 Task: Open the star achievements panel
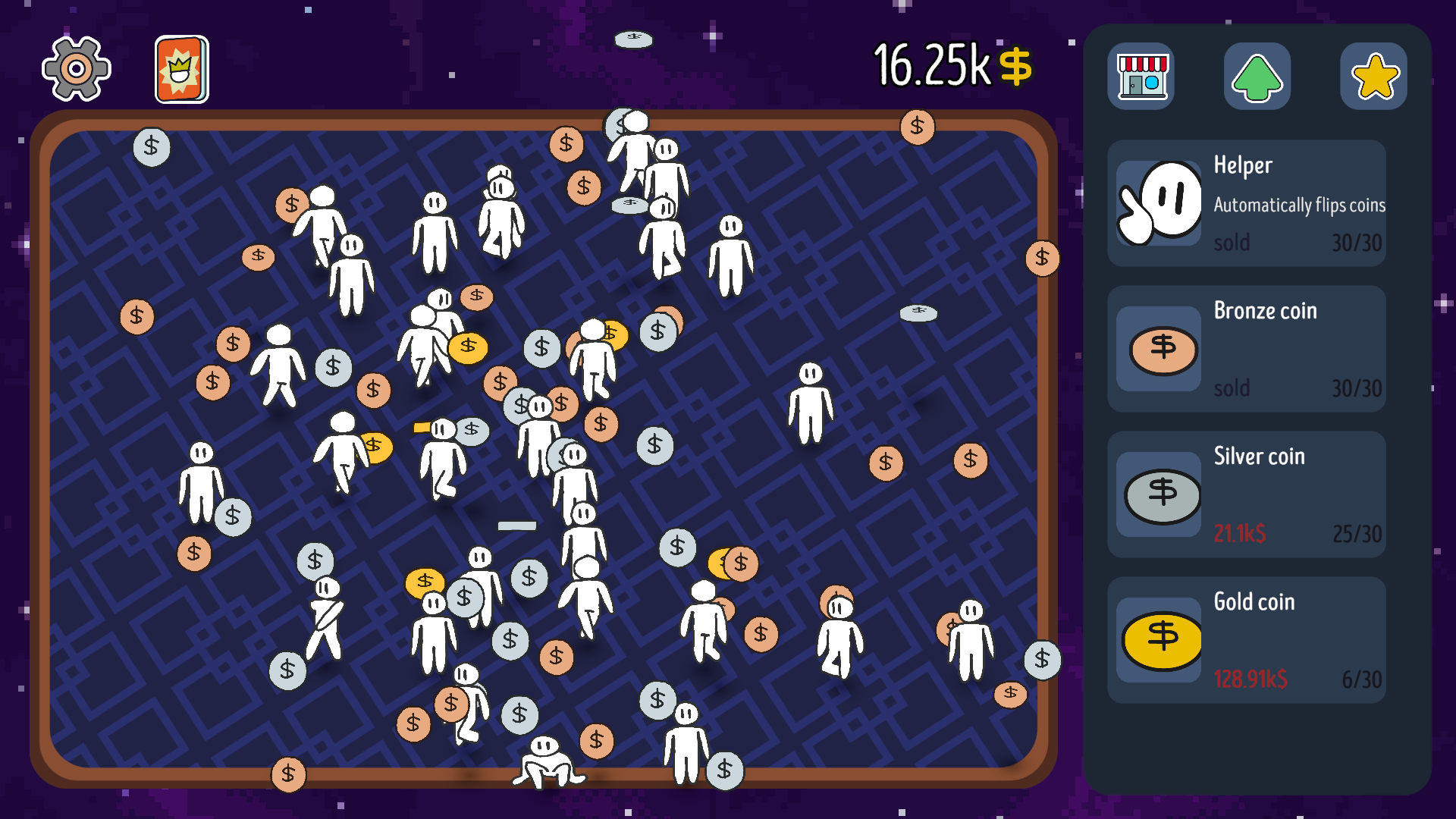(1373, 77)
